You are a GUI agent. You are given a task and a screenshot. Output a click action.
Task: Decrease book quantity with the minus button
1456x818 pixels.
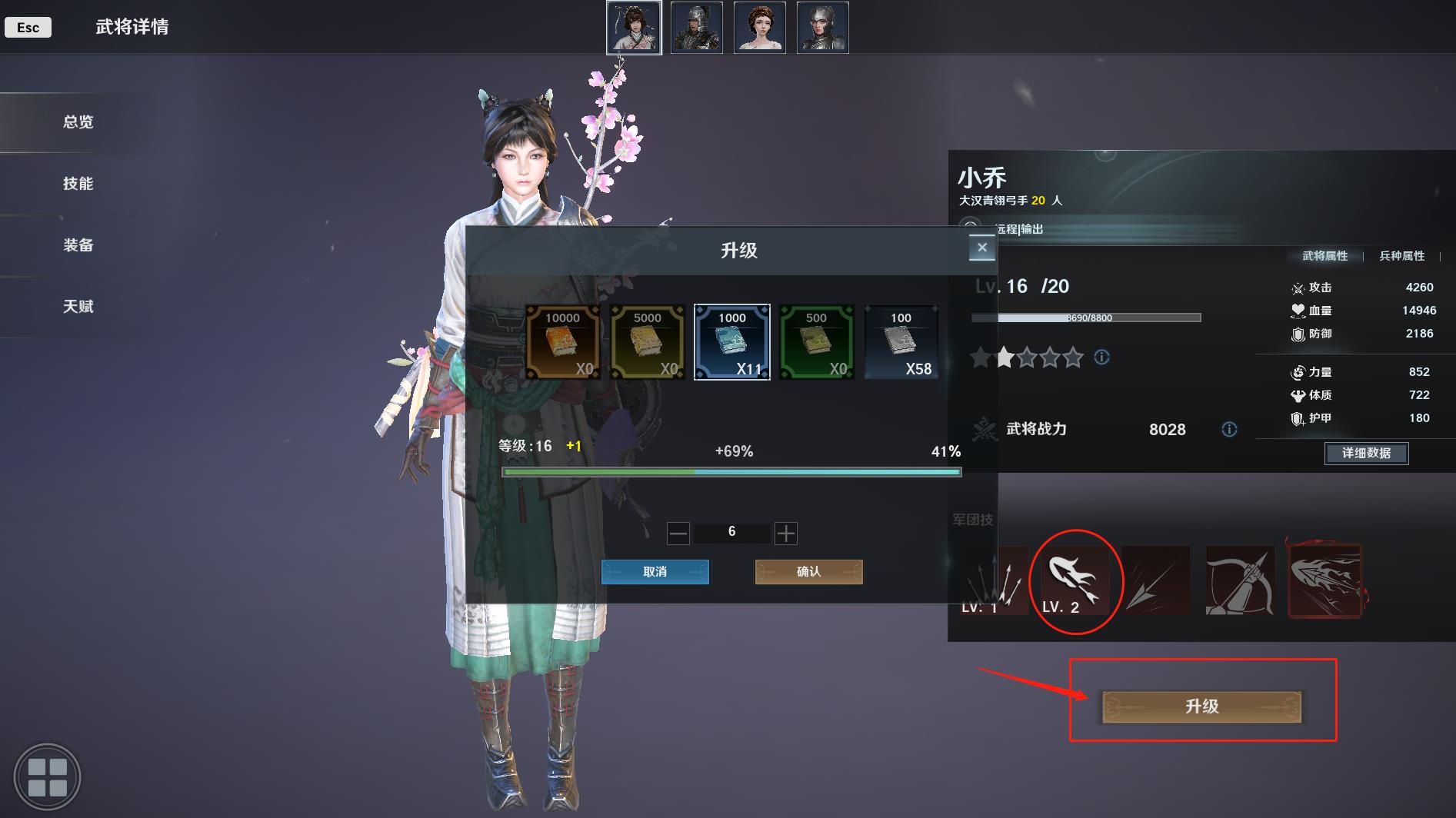678,533
